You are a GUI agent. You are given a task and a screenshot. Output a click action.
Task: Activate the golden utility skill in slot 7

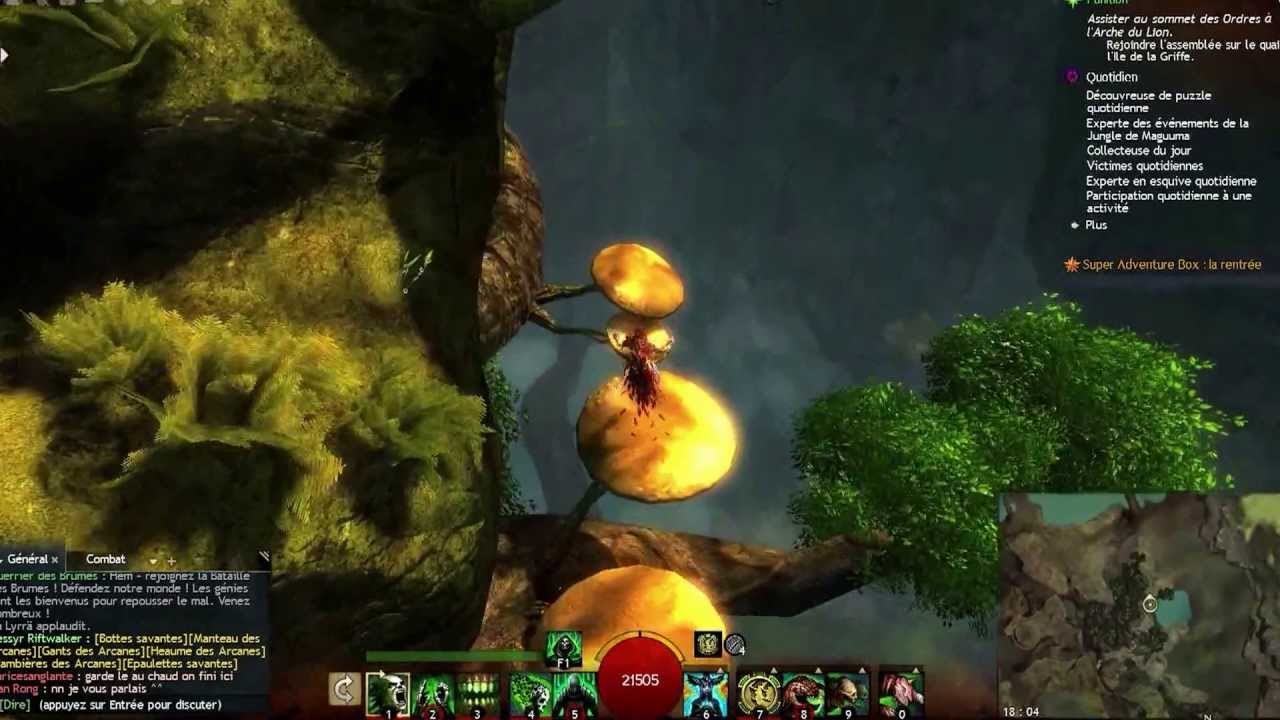[x=759, y=690]
